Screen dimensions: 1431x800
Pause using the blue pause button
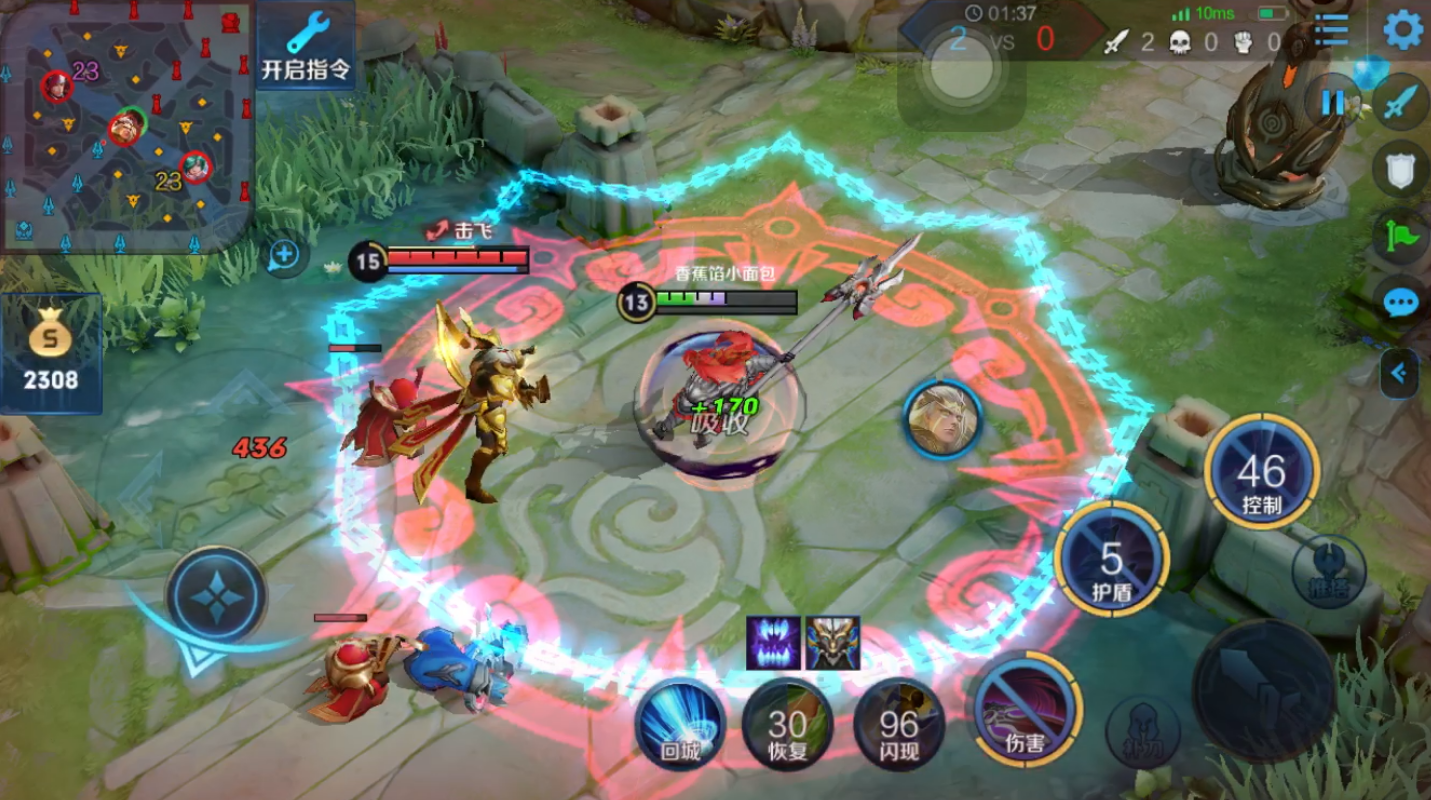click(1333, 102)
